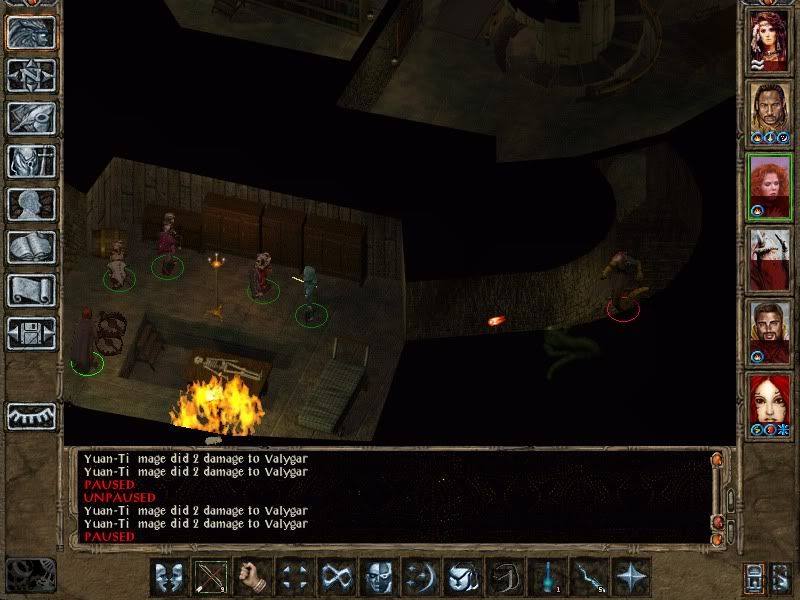Select the top party portrait with headband
Viewport: 800px width, 600px height.
[x=769, y=40]
